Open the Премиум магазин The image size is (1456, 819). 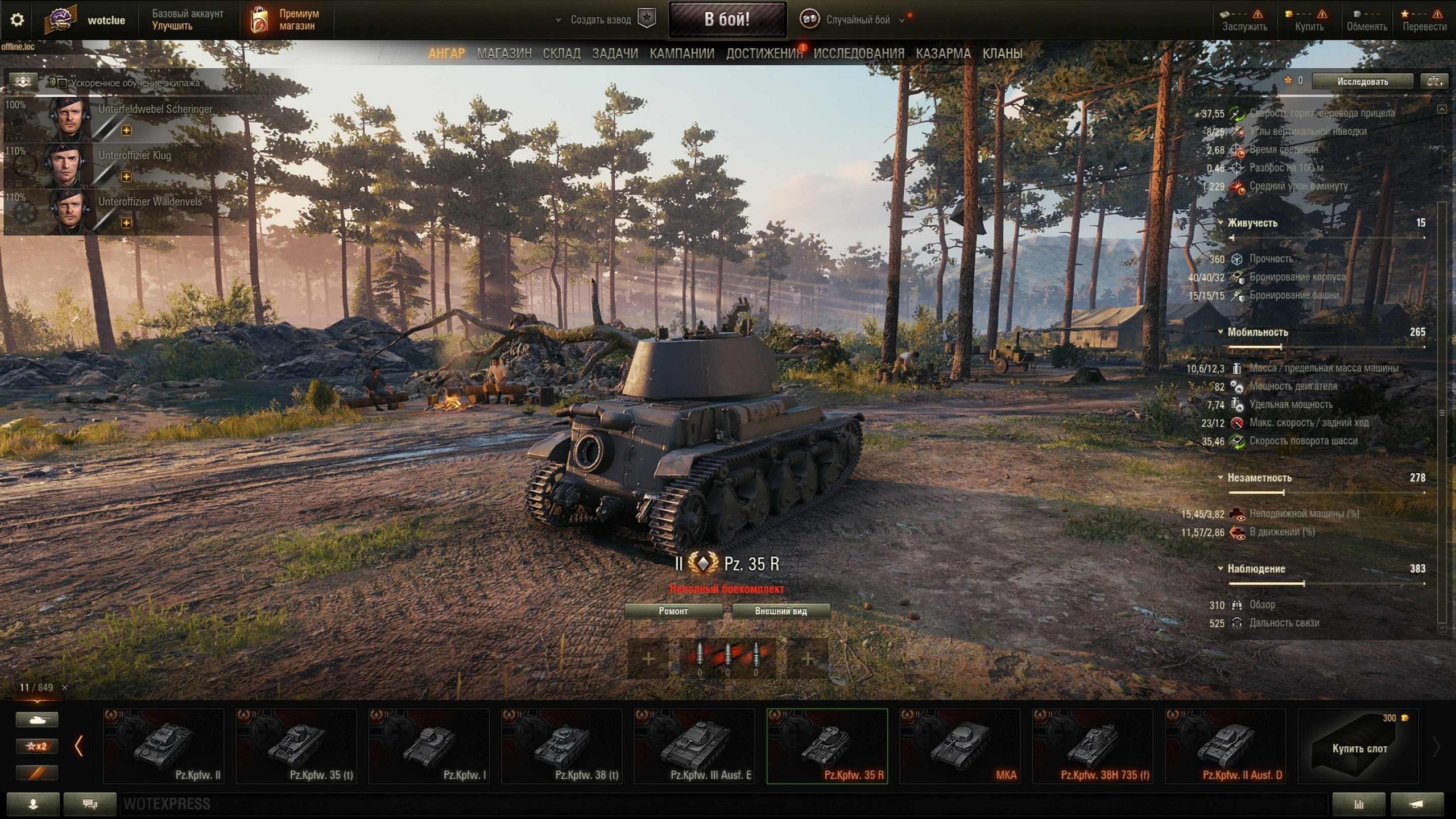click(x=287, y=19)
